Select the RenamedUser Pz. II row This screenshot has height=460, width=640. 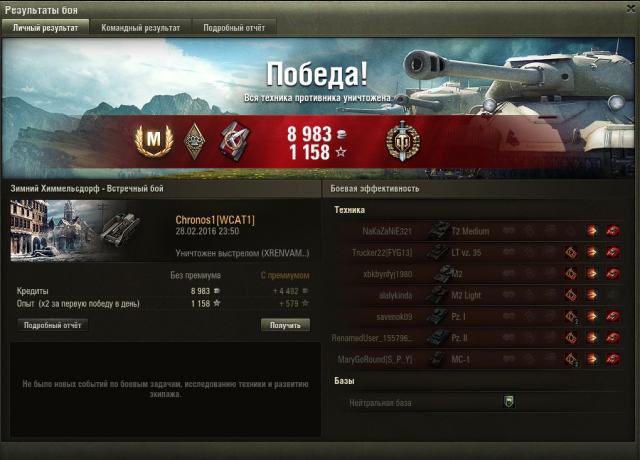tap(480, 336)
